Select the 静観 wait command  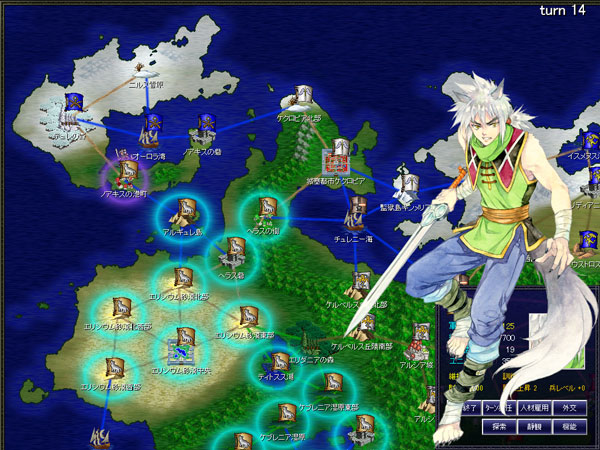537,426
